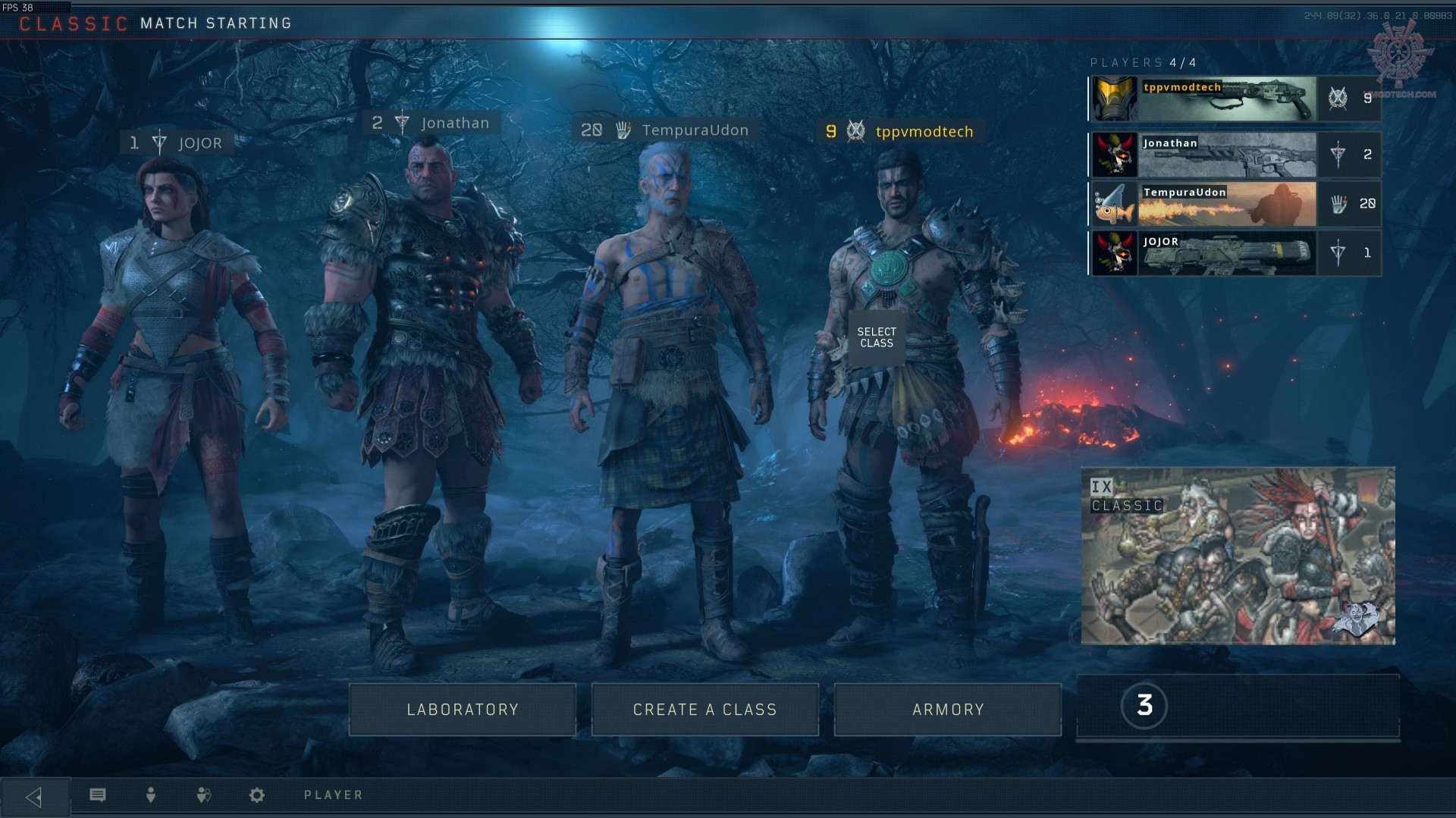This screenshot has height=818, width=1456.
Task: Click the microphone icon in bottom bar
Action: point(151,794)
